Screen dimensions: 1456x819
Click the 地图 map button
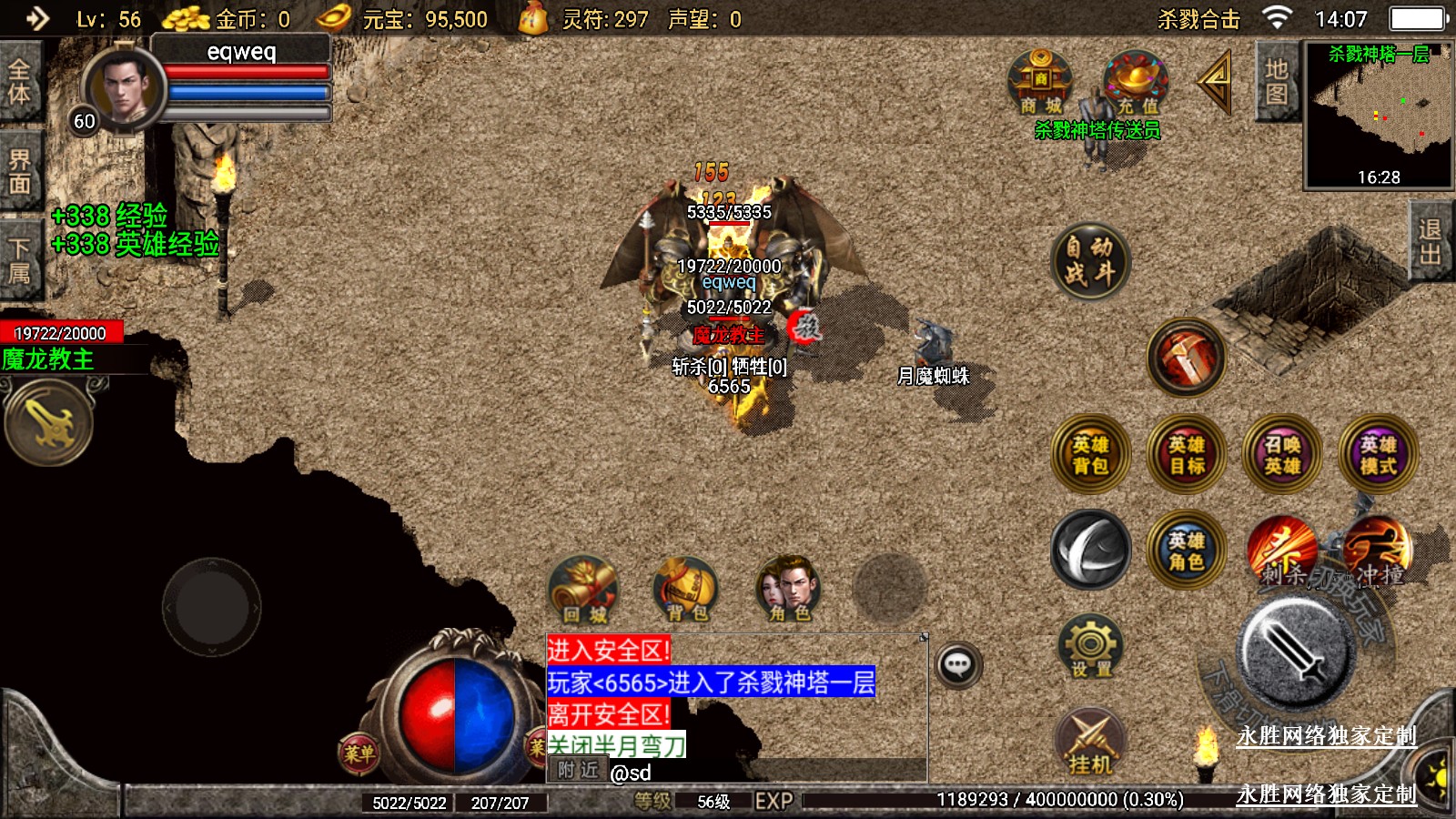pyautogui.click(x=1276, y=82)
